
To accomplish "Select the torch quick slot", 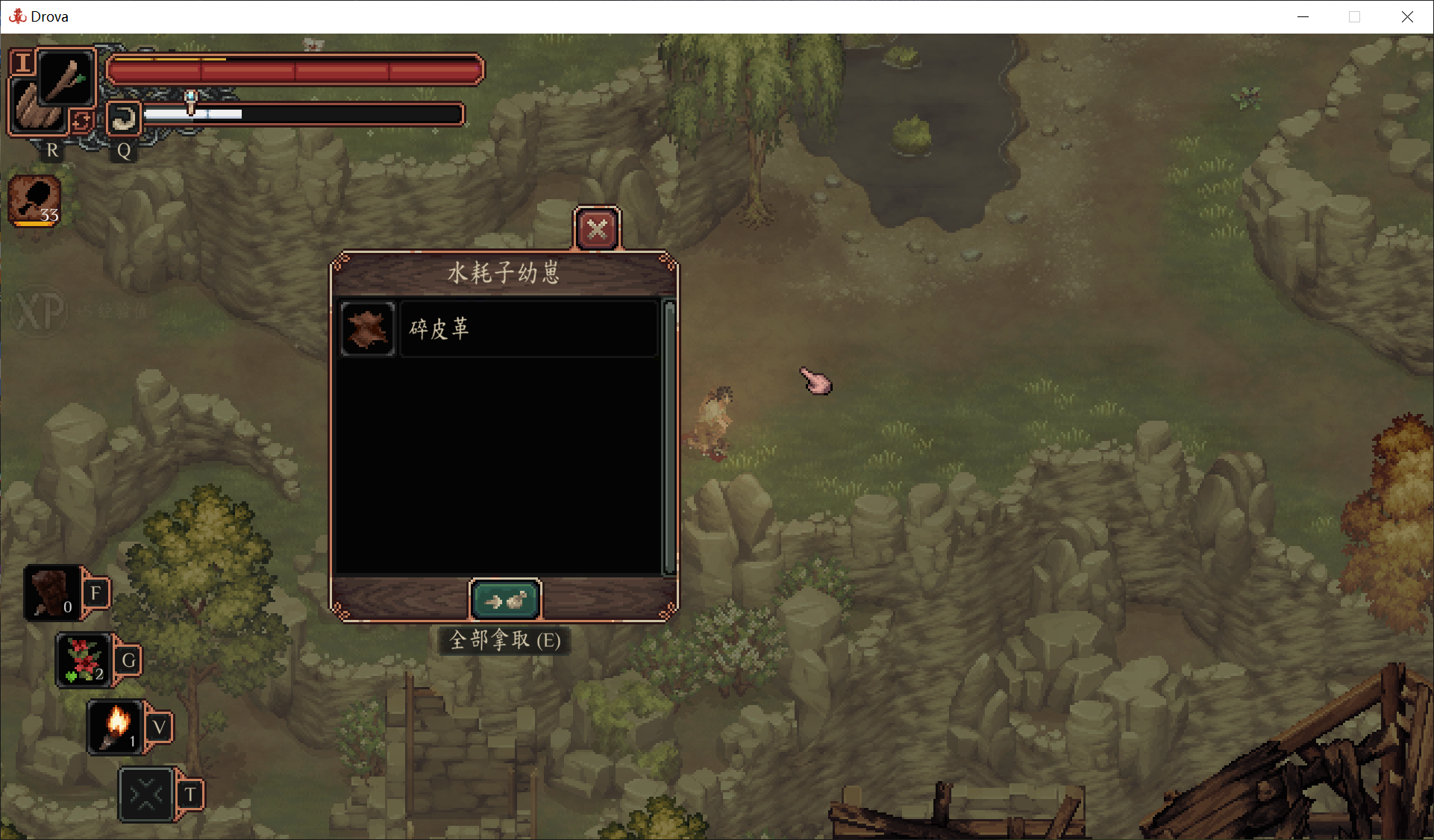I will (x=116, y=727).
